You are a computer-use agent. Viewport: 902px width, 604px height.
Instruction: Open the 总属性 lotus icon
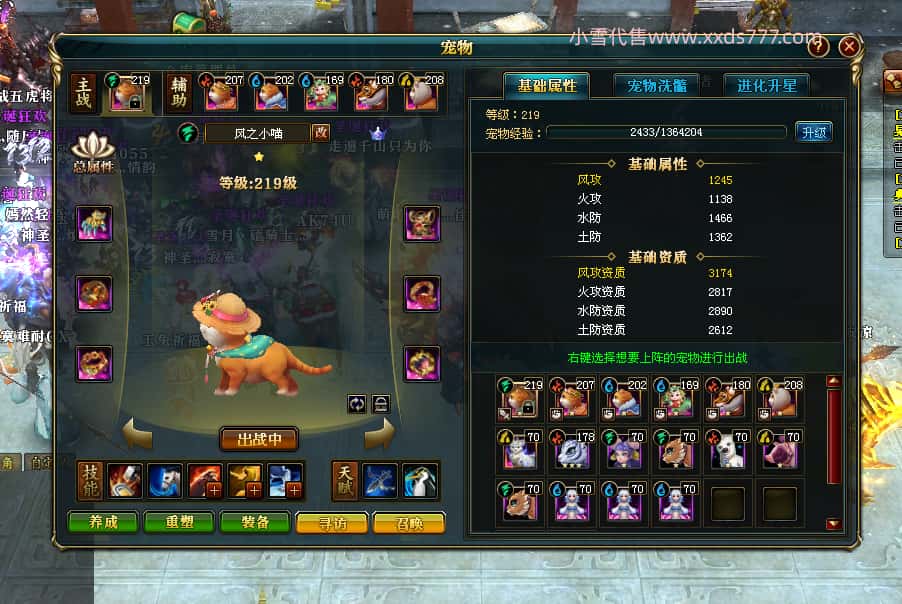pos(93,150)
